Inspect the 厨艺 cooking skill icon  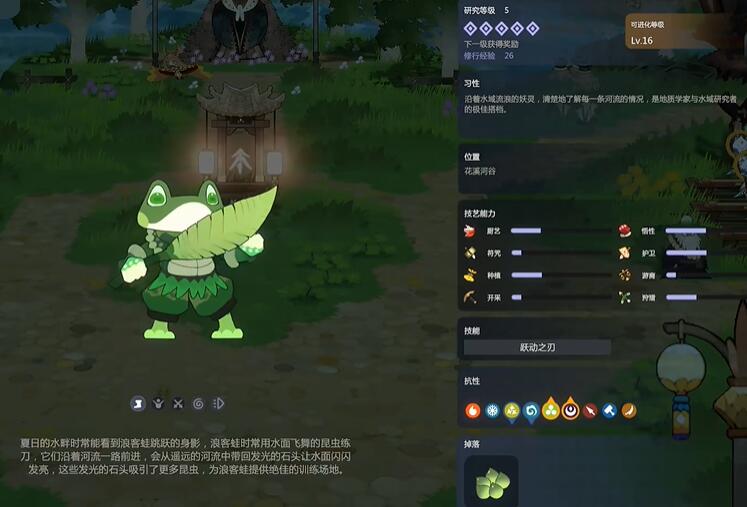point(470,230)
